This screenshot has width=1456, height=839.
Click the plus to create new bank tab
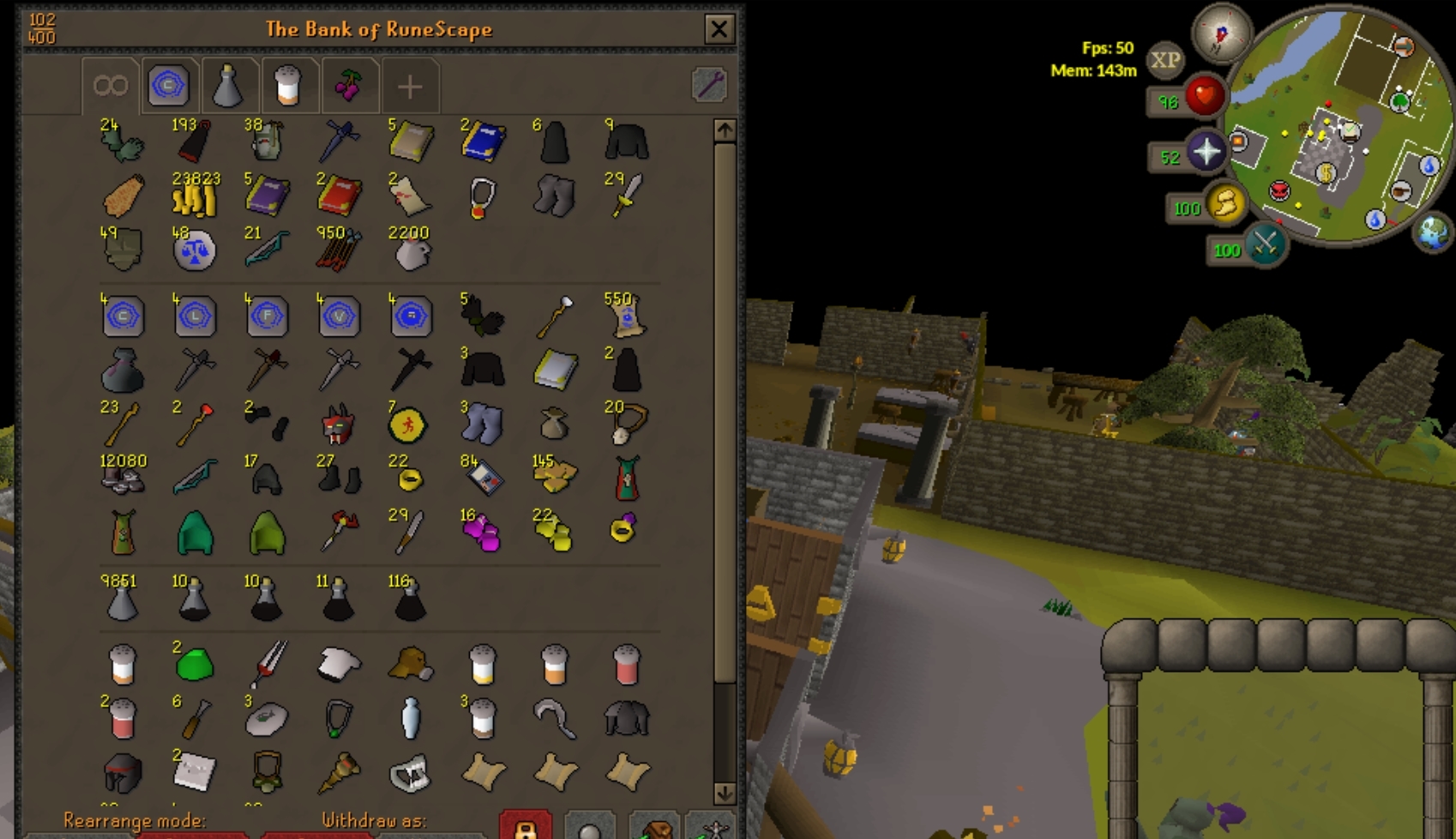pos(411,84)
